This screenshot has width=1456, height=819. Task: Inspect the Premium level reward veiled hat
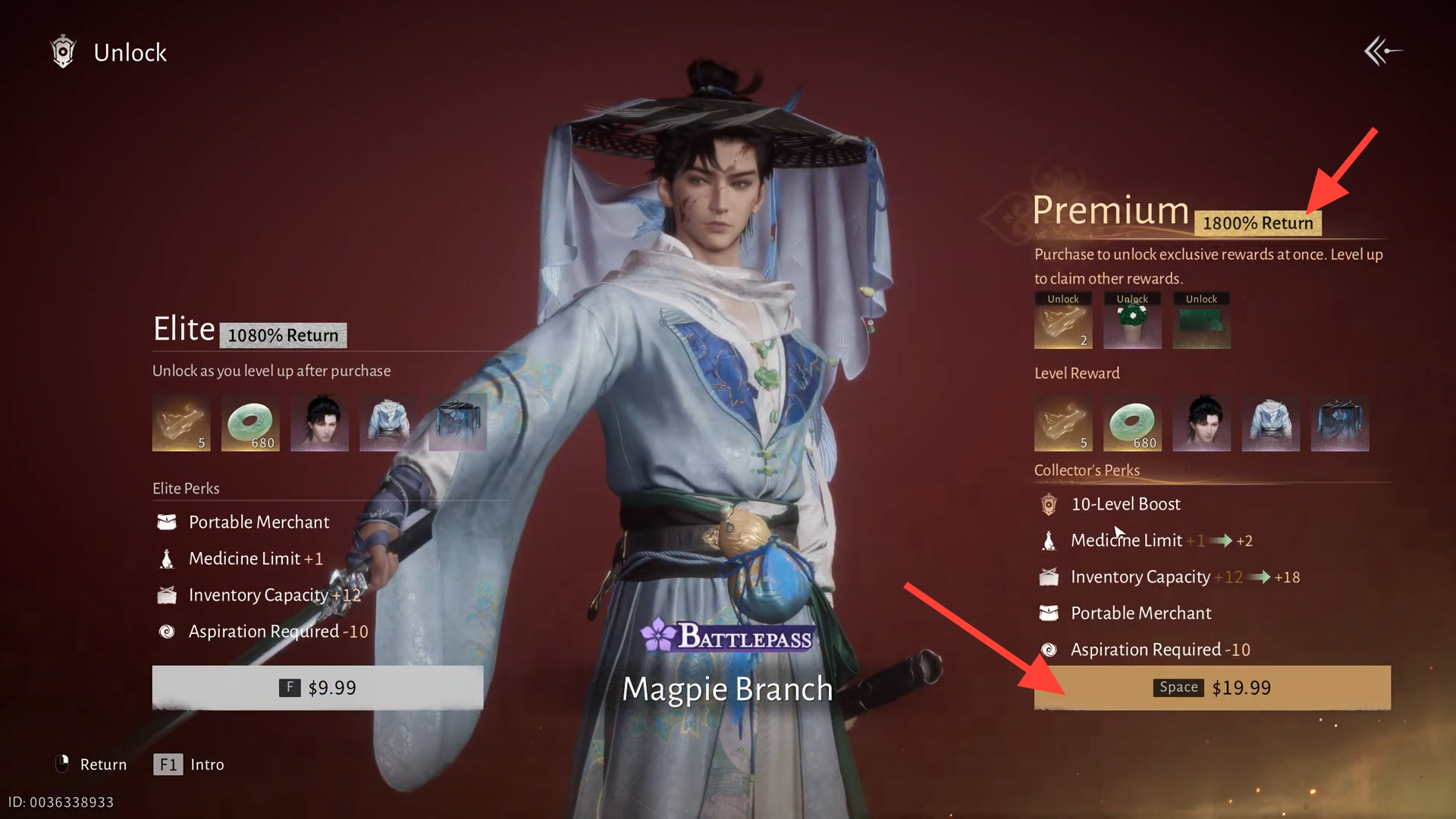pos(1339,422)
